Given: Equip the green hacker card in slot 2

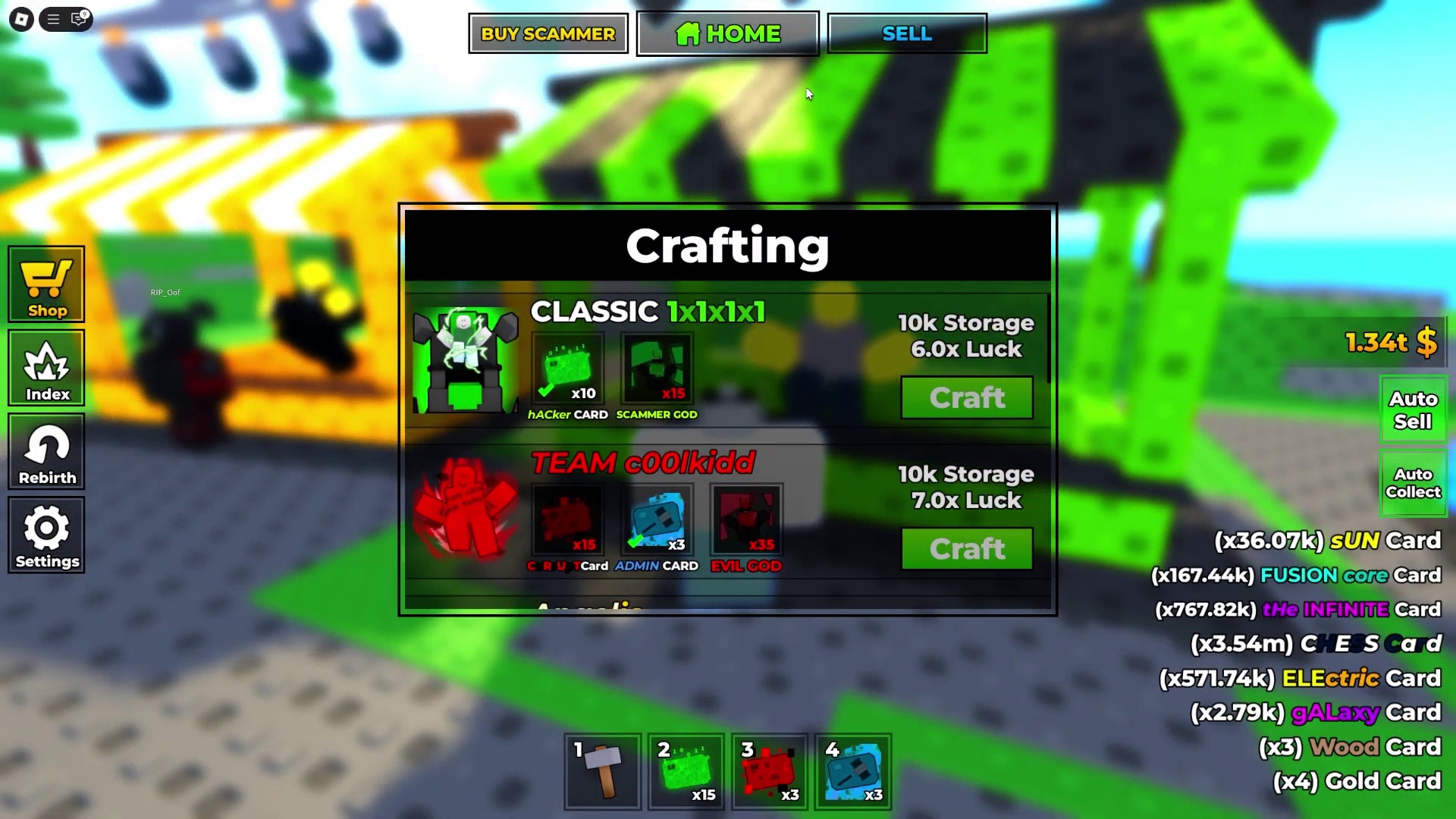Looking at the screenshot, I should (686, 772).
